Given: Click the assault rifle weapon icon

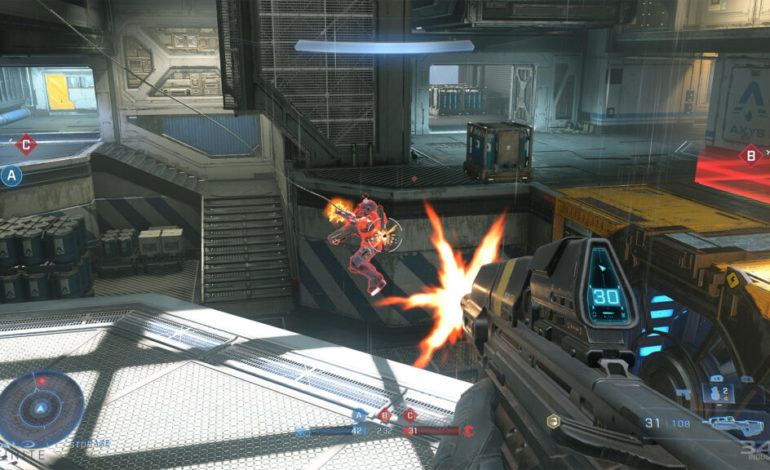Looking at the screenshot, I should (x=736, y=424).
